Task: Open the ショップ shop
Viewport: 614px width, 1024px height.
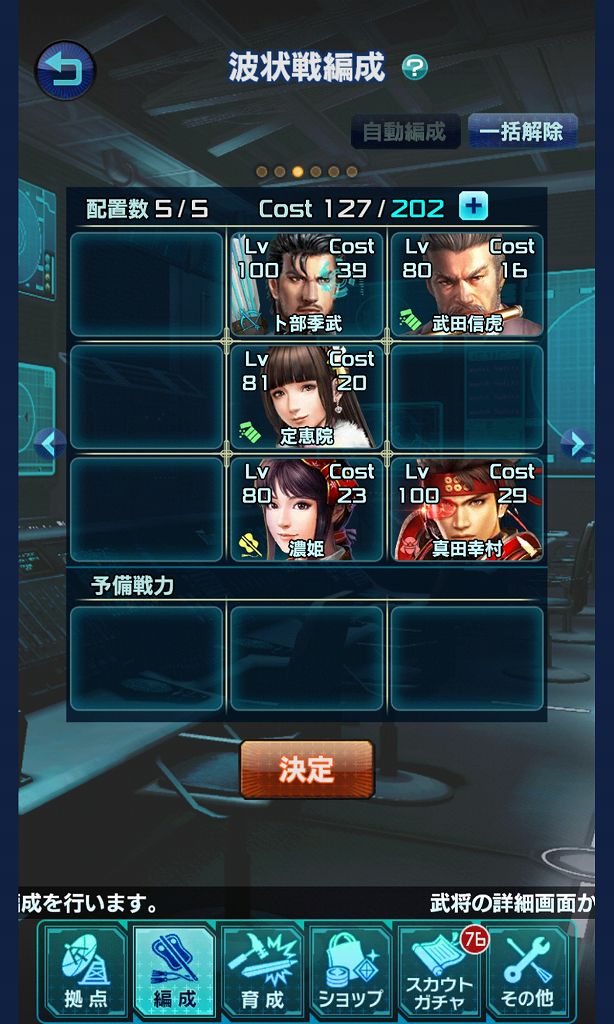Action: click(x=350, y=971)
